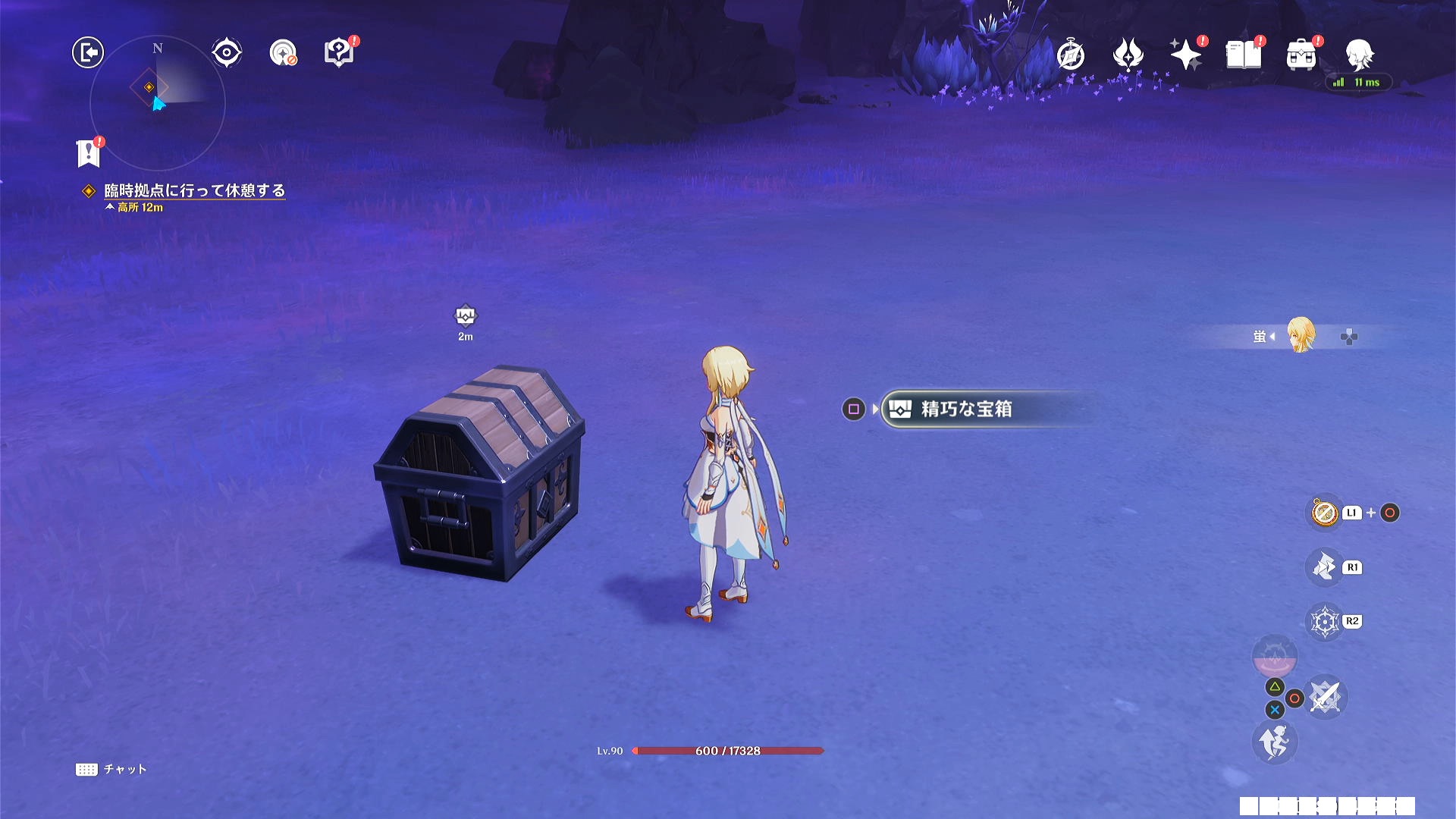Image resolution: width=1456 pixels, height=819 pixels.
Task: Click the party switch arrow beside 蛍
Action: [1271, 337]
